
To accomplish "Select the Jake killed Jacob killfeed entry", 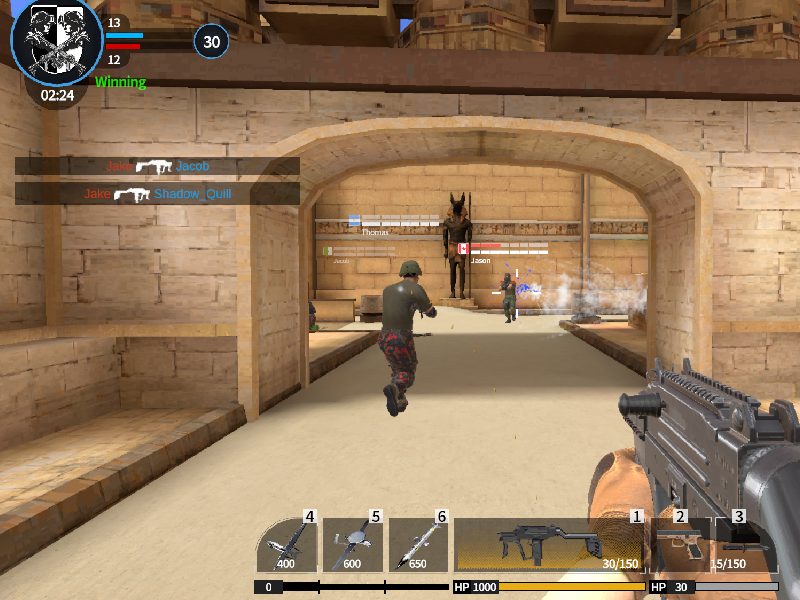I will tap(157, 167).
